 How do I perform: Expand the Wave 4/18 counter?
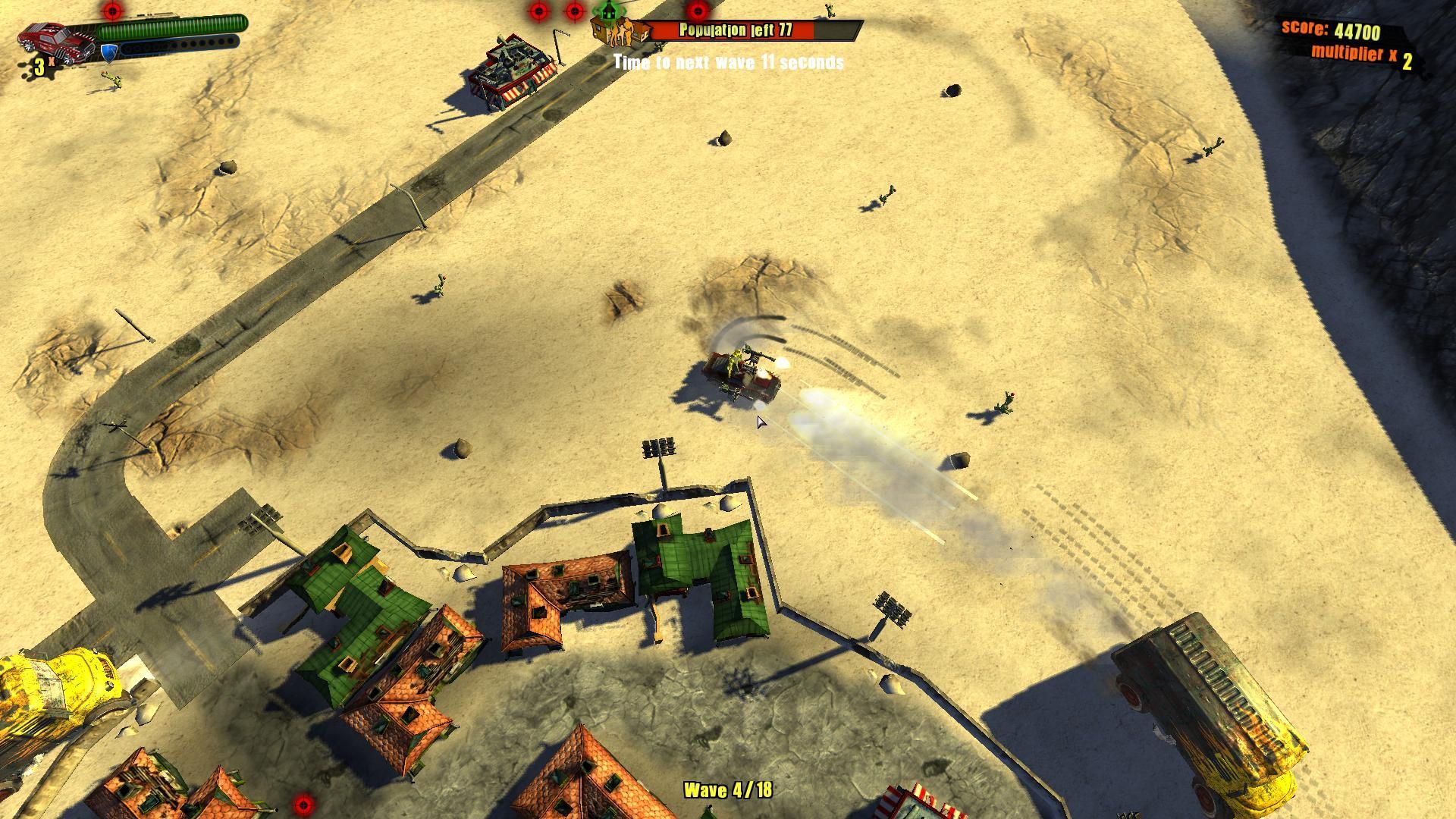[728, 789]
